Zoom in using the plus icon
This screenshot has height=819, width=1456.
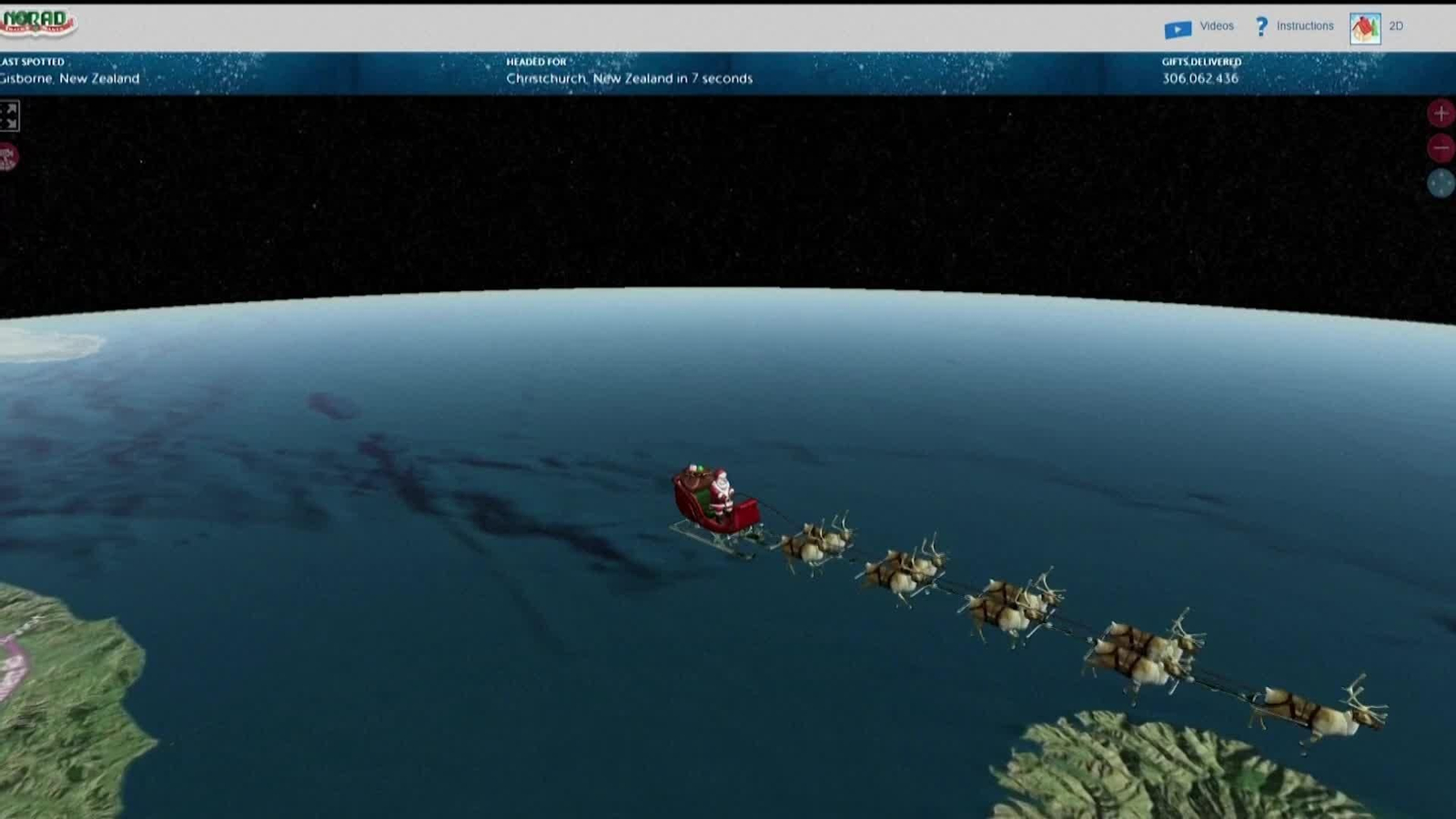[1441, 114]
